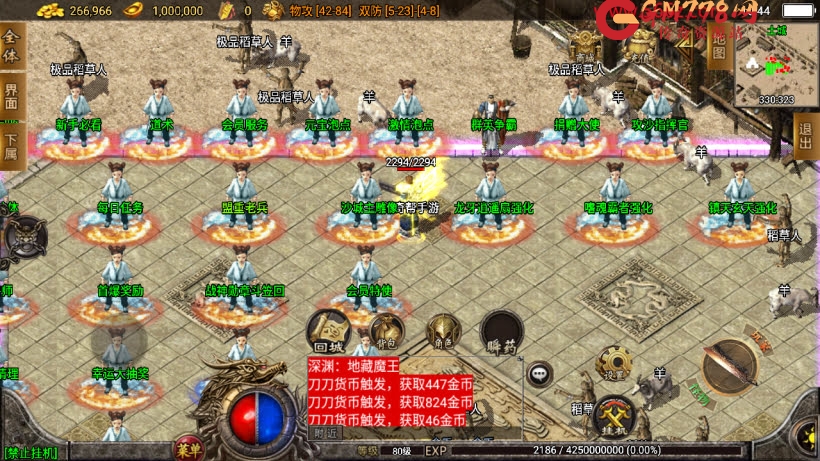The width and height of the screenshot is (820, 461).
Task: Use the 瞬药 instant potion slot
Action: point(500,332)
